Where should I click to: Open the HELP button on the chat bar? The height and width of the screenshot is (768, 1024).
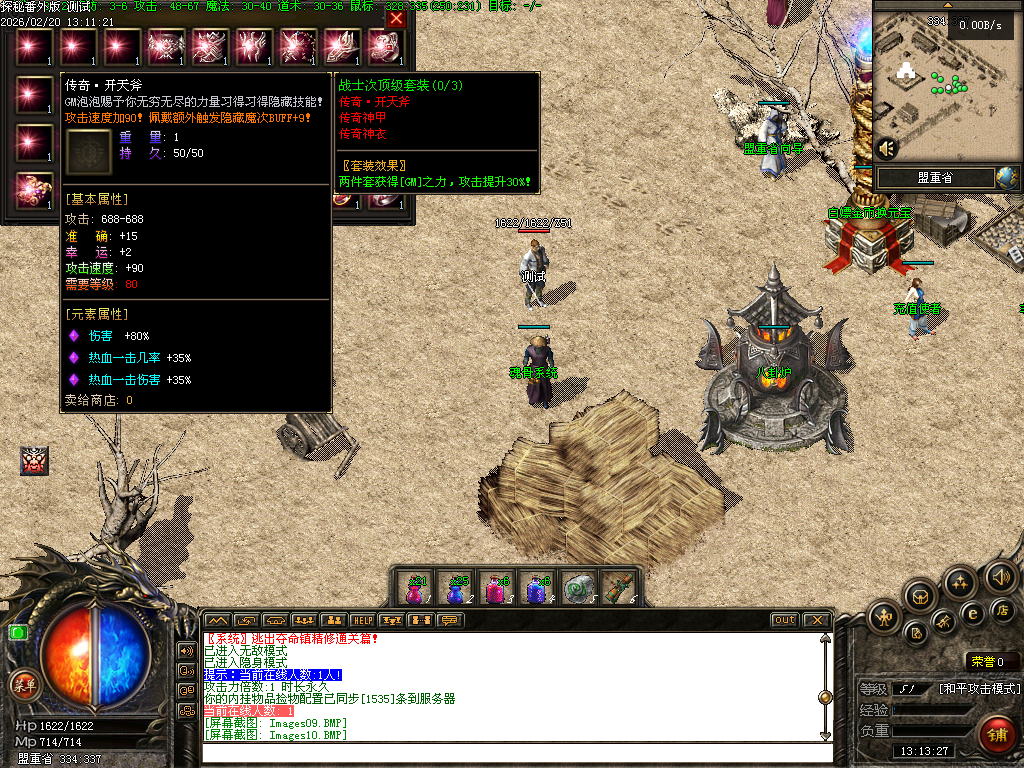tap(362, 620)
